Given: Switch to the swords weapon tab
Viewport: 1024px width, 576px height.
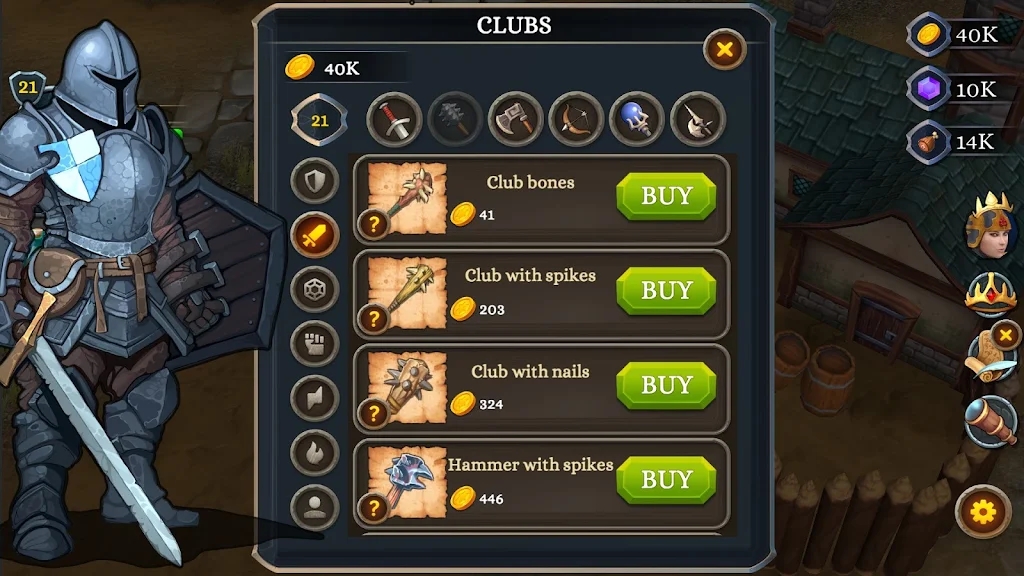Looking at the screenshot, I should pos(395,120).
